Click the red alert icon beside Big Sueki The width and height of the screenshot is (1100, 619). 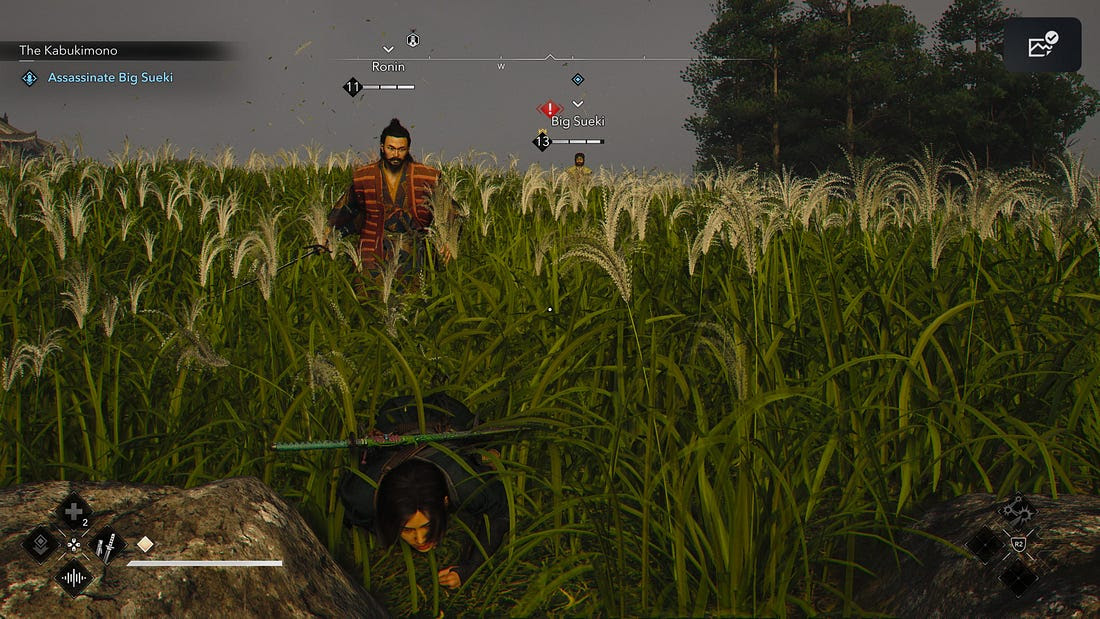[549, 108]
